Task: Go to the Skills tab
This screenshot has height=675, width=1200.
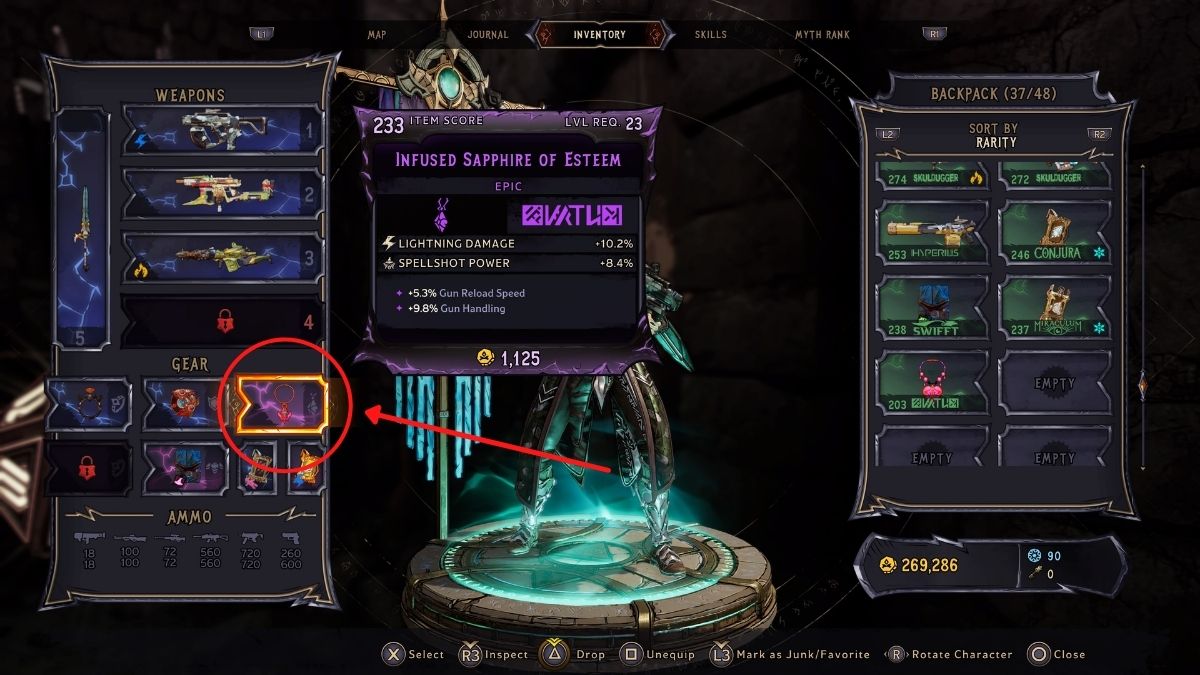Action: [711, 34]
